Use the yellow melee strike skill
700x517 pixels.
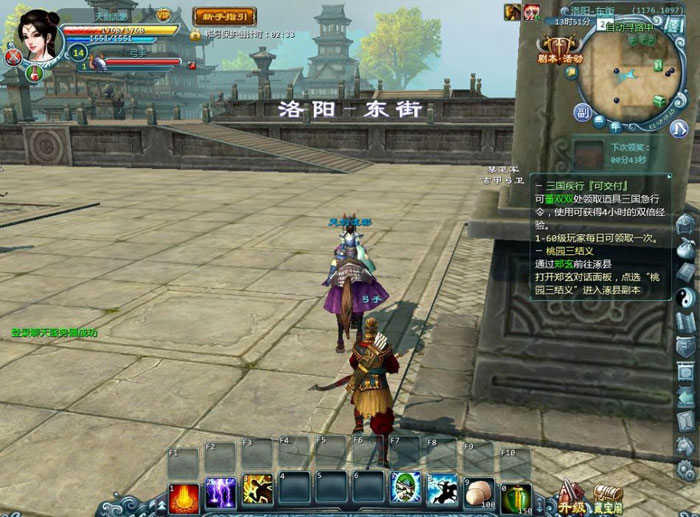(257, 490)
